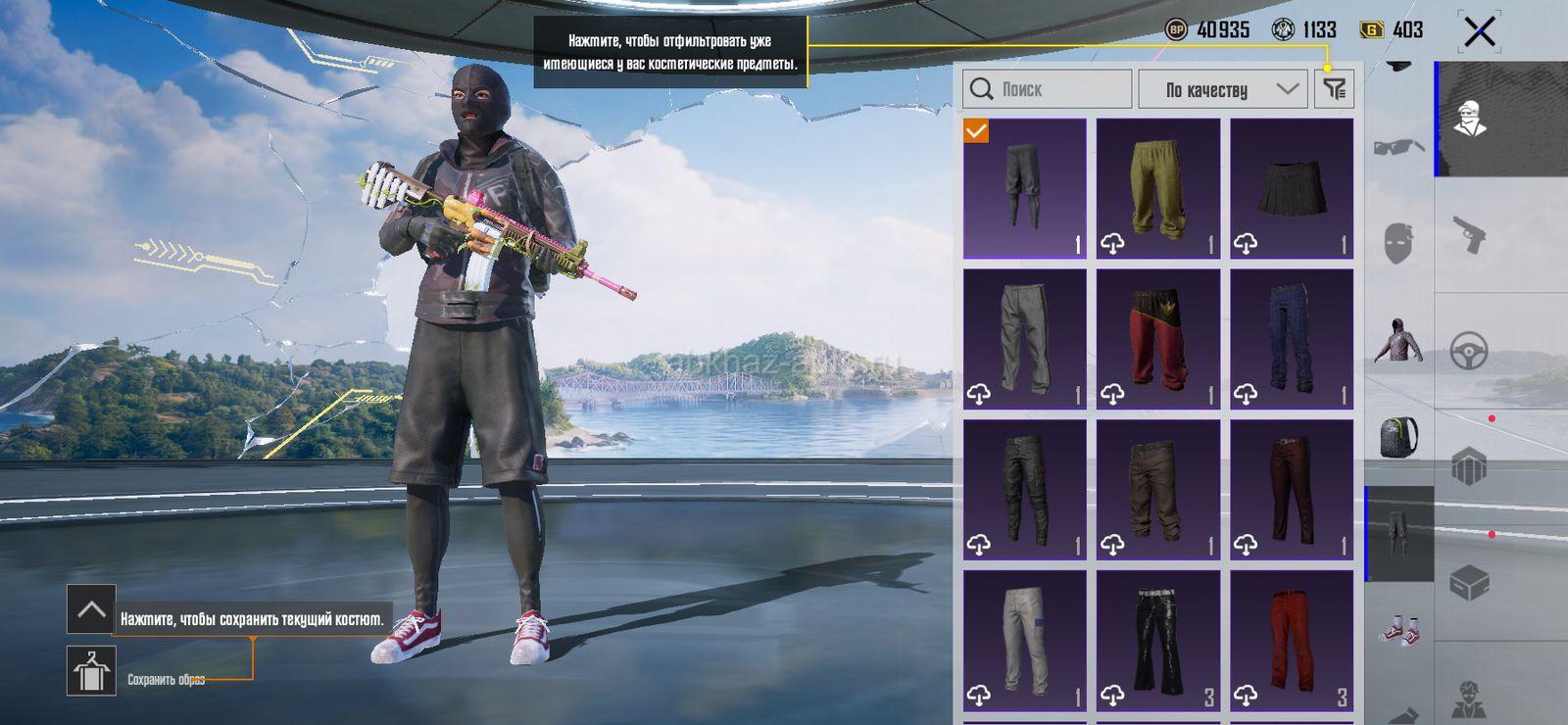The width and height of the screenshot is (1568, 725).
Task: Open the hooded jacket category
Action: (x=1398, y=340)
